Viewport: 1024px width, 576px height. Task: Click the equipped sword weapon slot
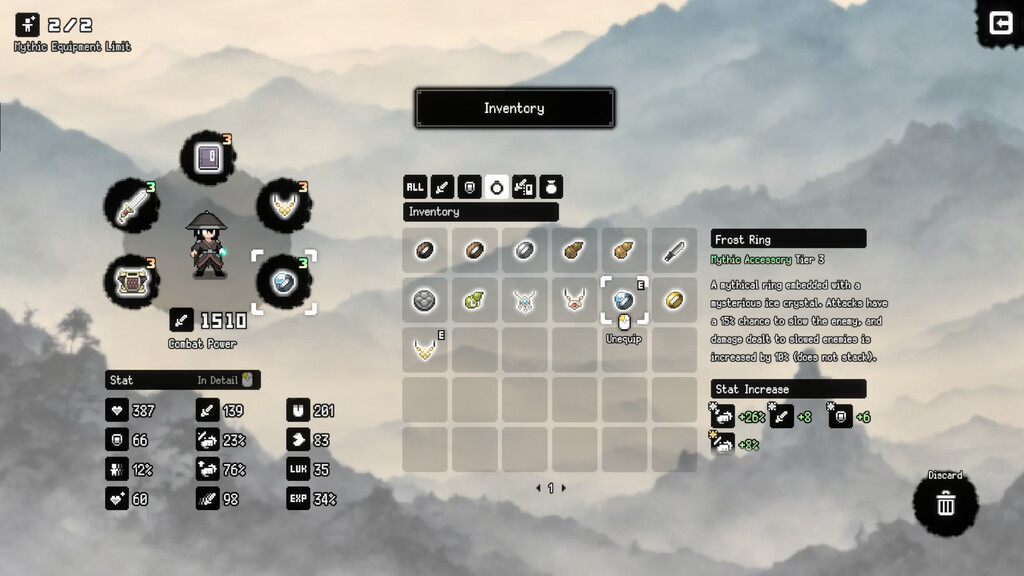click(x=132, y=205)
